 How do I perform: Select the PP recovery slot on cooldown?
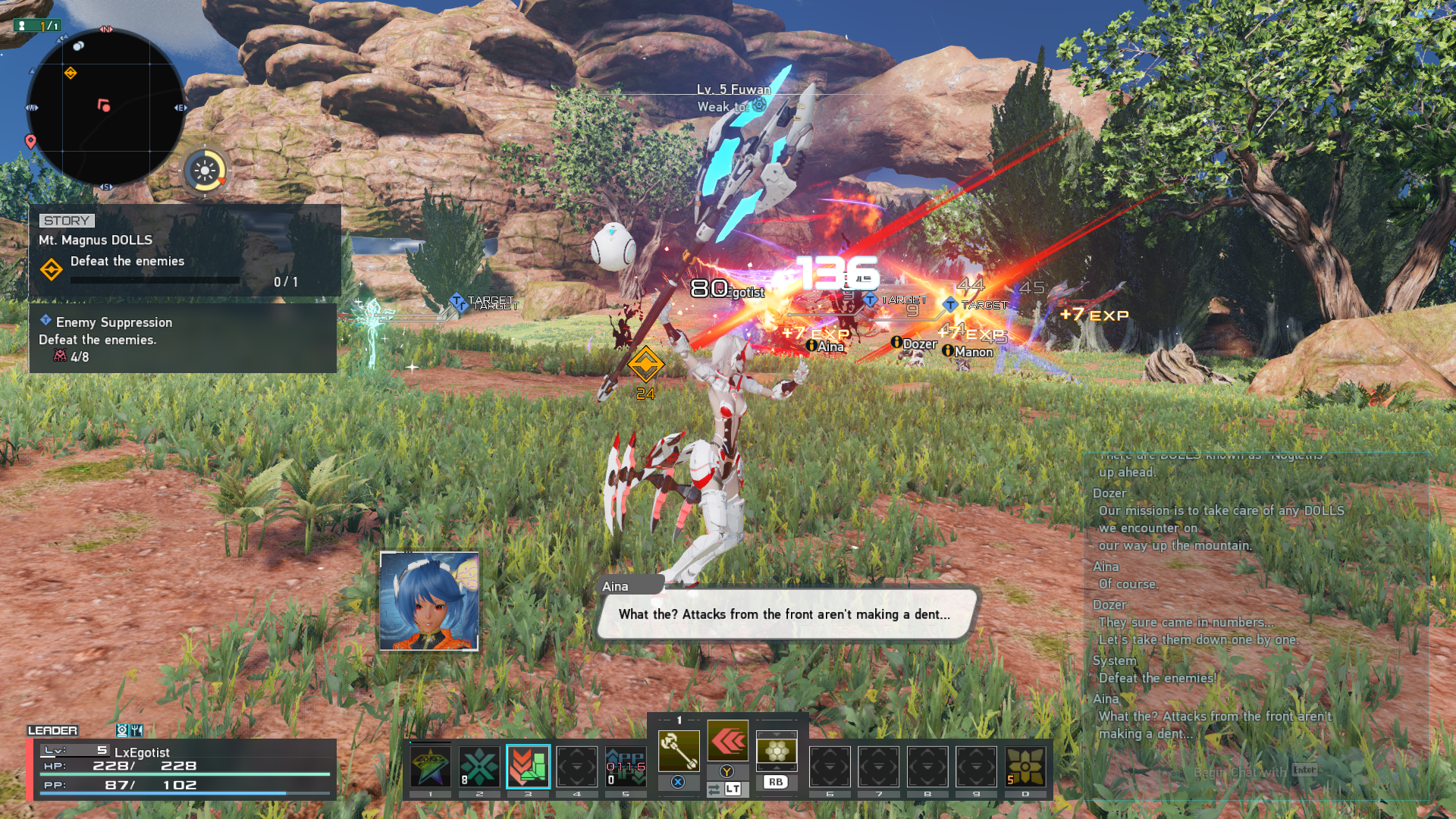[626, 766]
